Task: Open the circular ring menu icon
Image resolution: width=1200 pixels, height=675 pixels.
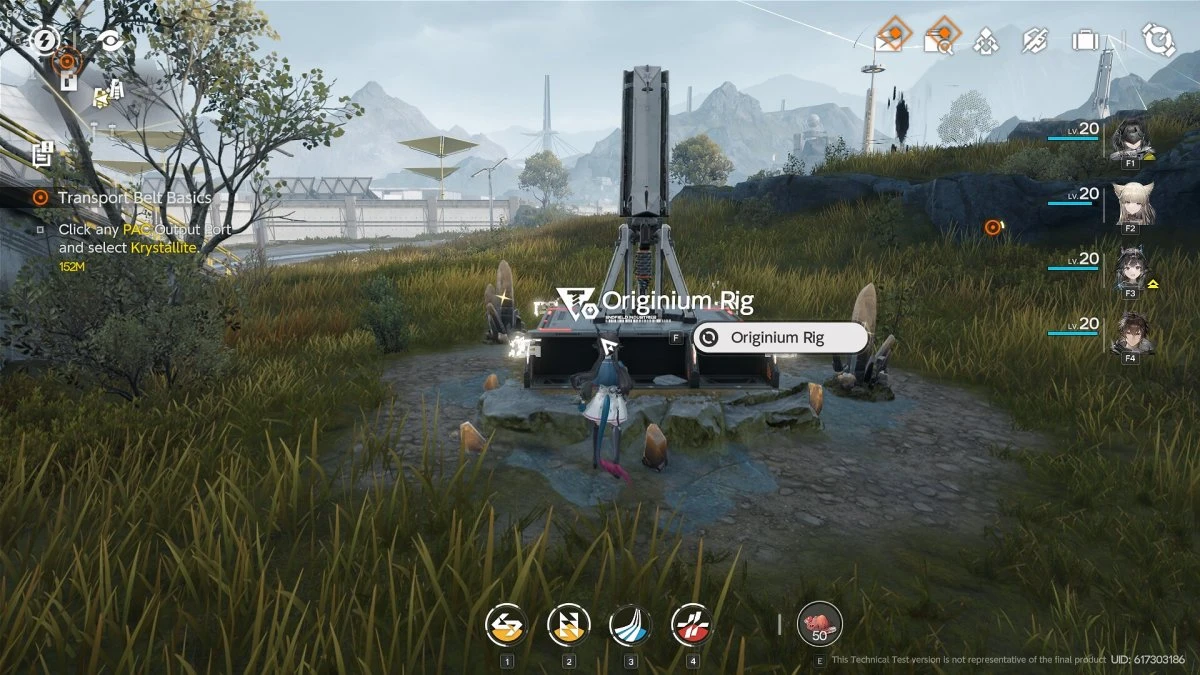Action: pyautogui.click(x=1158, y=40)
